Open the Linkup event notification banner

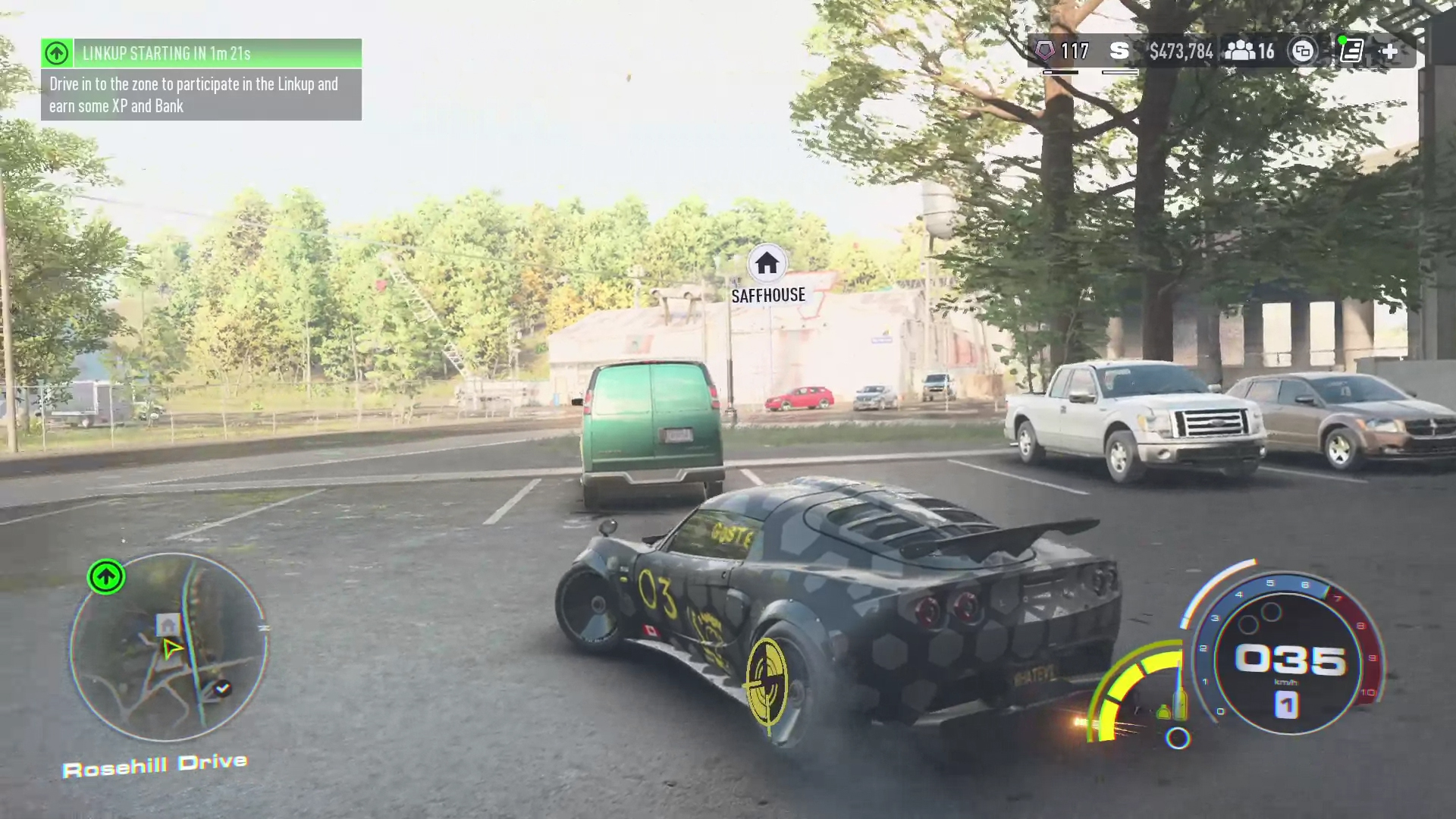pyautogui.click(x=201, y=80)
